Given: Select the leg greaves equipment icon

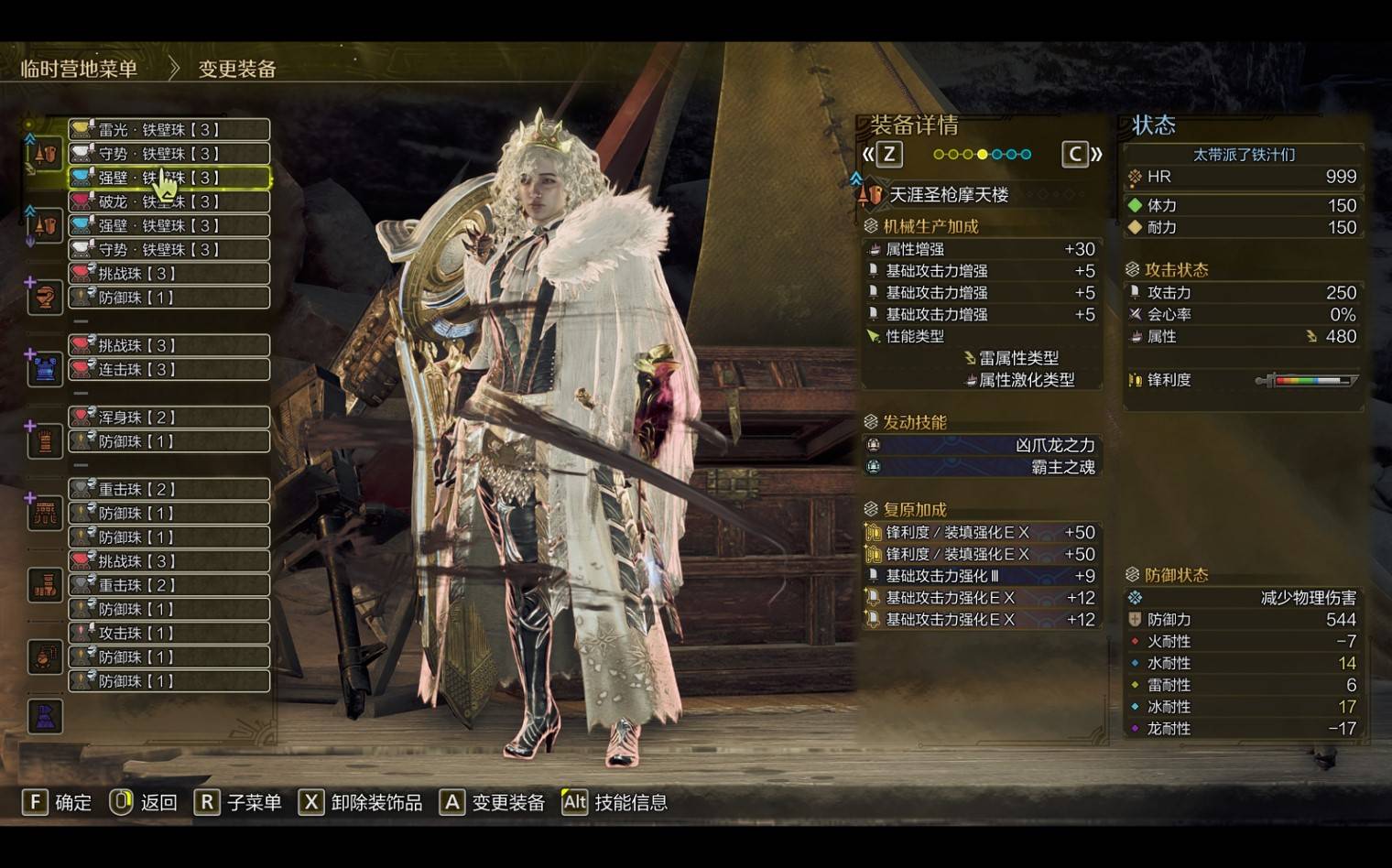Looking at the screenshot, I should click(x=45, y=584).
